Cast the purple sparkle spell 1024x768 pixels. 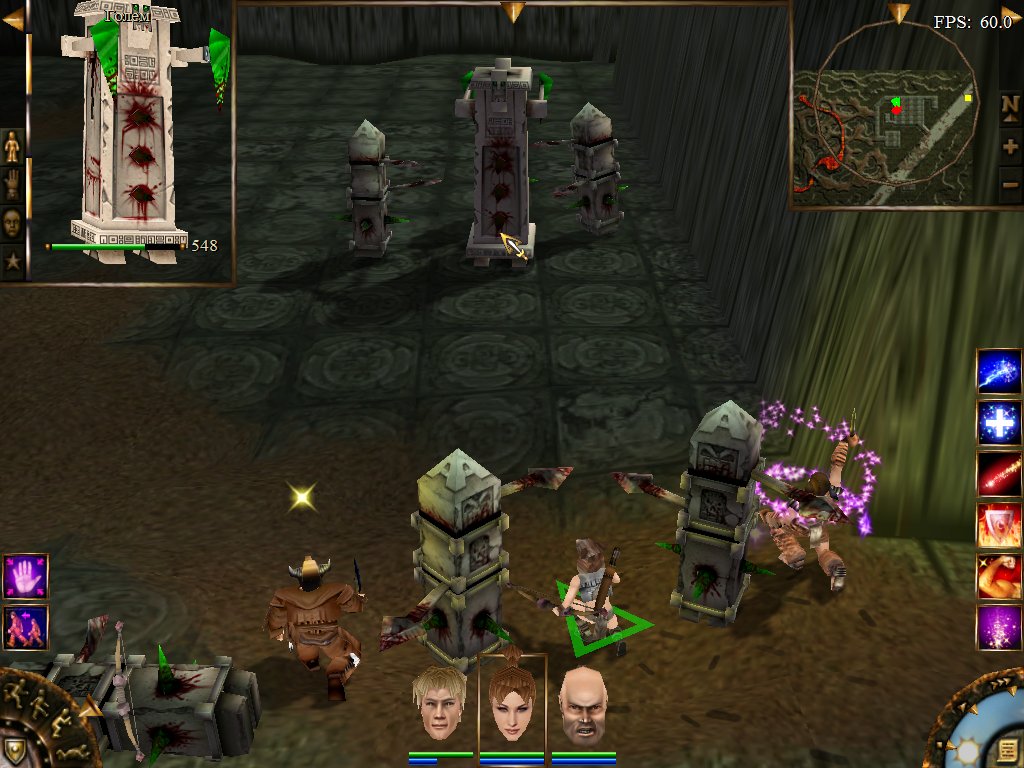(x=999, y=628)
